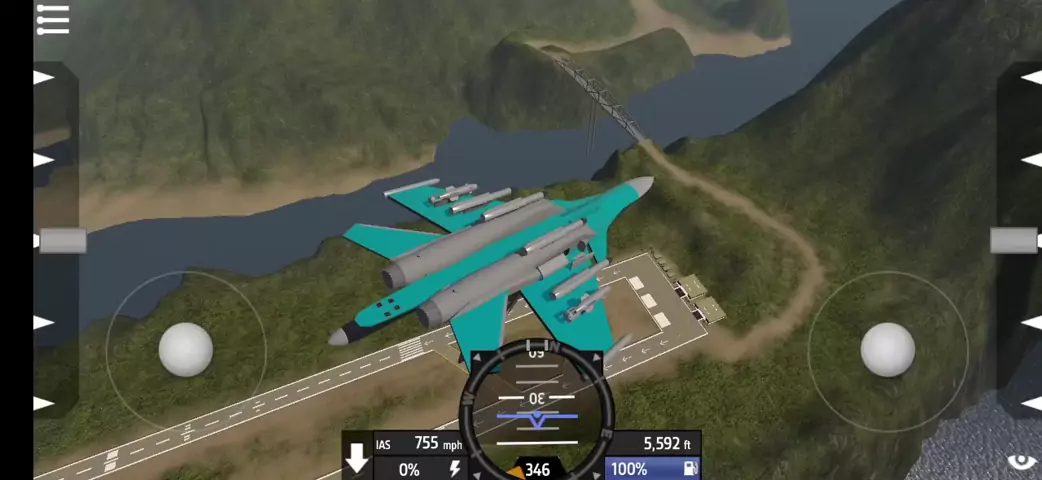The image size is (1042, 480).
Task: Tap the IAS airspeed label
Action: (383, 444)
